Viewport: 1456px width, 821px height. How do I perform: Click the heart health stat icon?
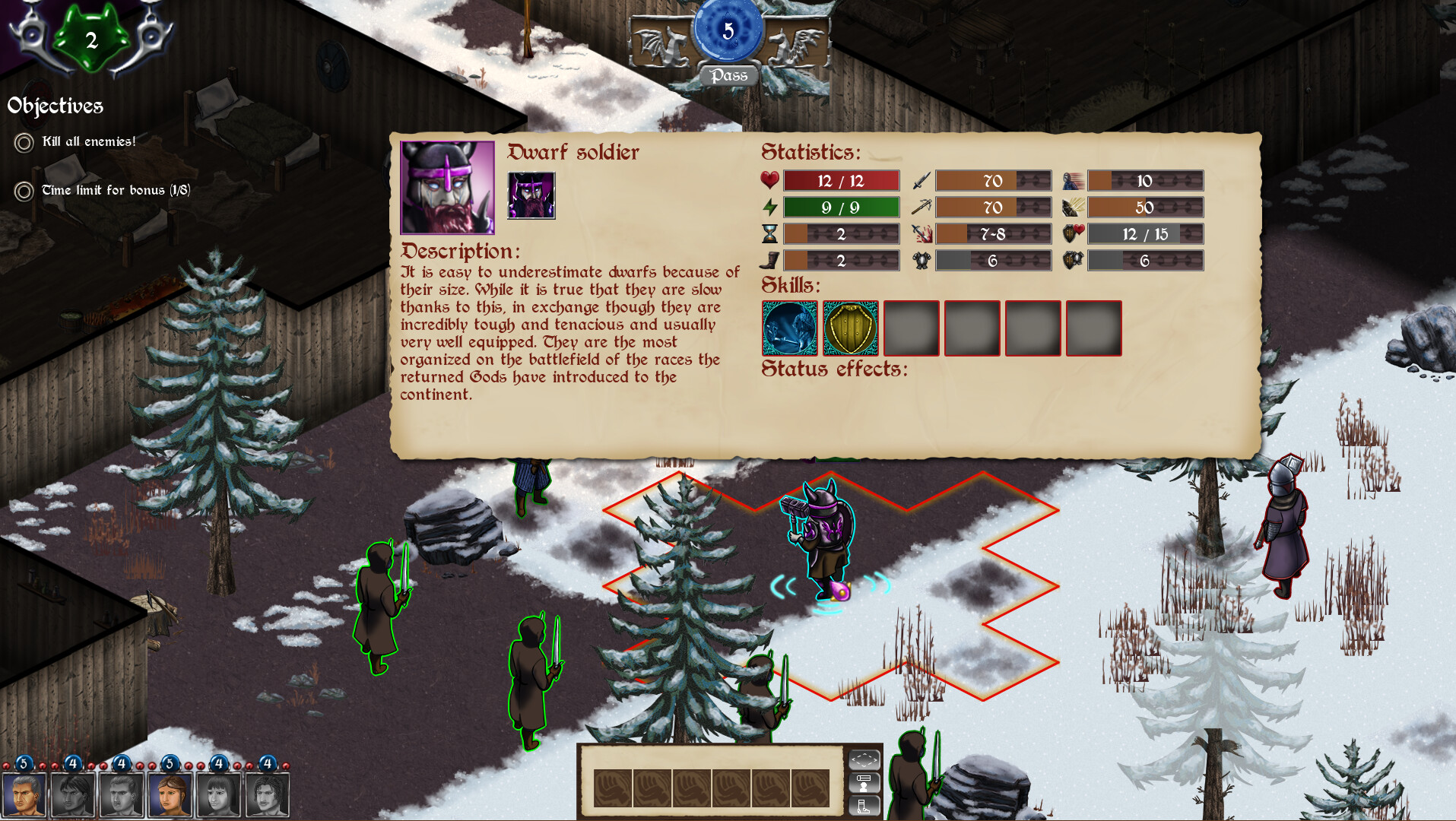770,181
